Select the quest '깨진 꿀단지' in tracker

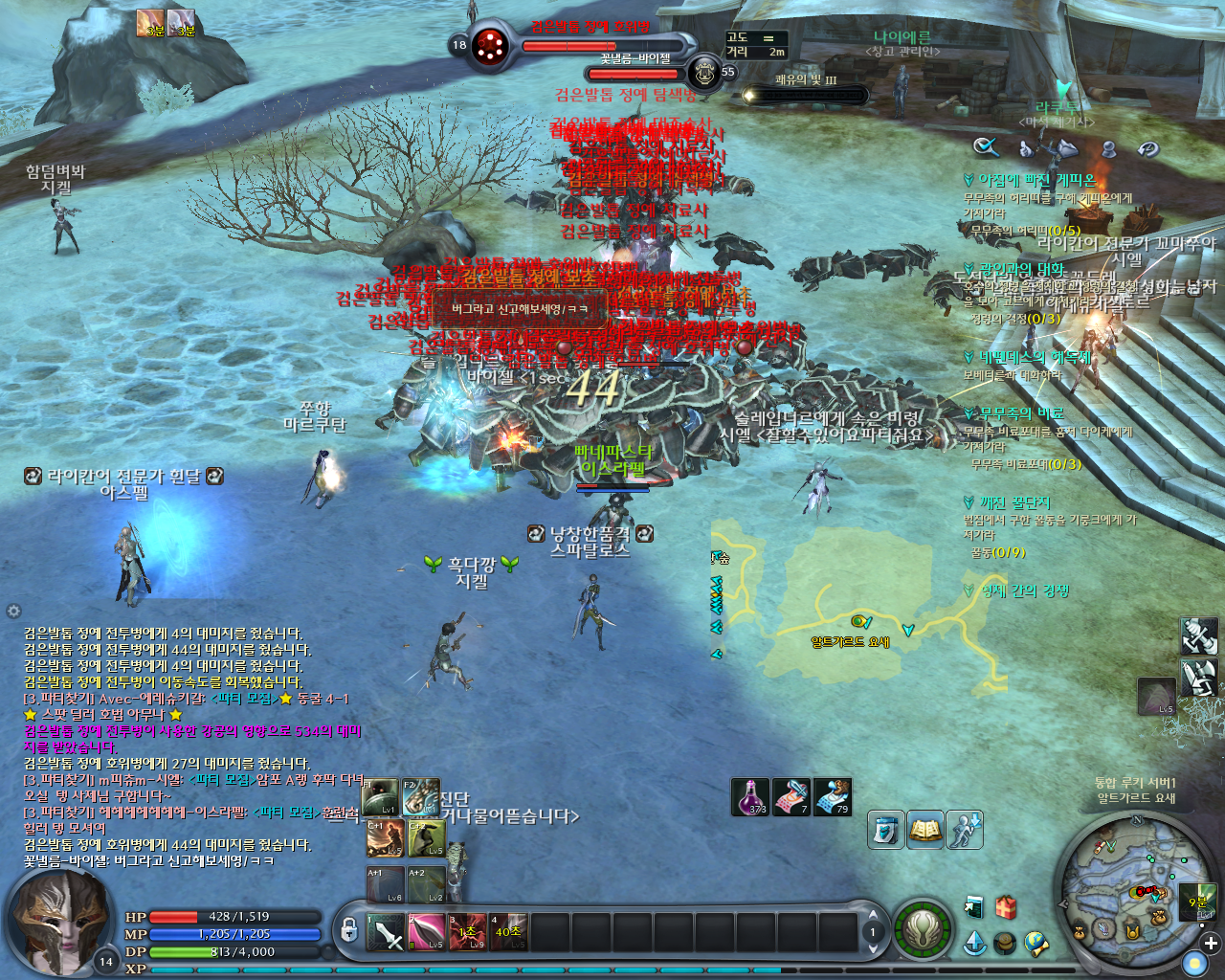point(1014,502)
